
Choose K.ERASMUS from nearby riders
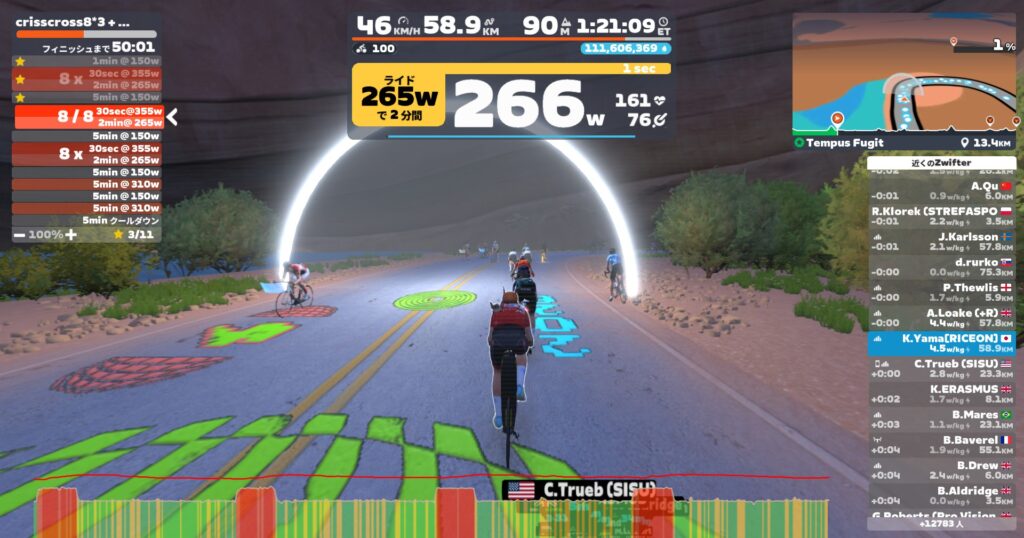tap(941, 394)
